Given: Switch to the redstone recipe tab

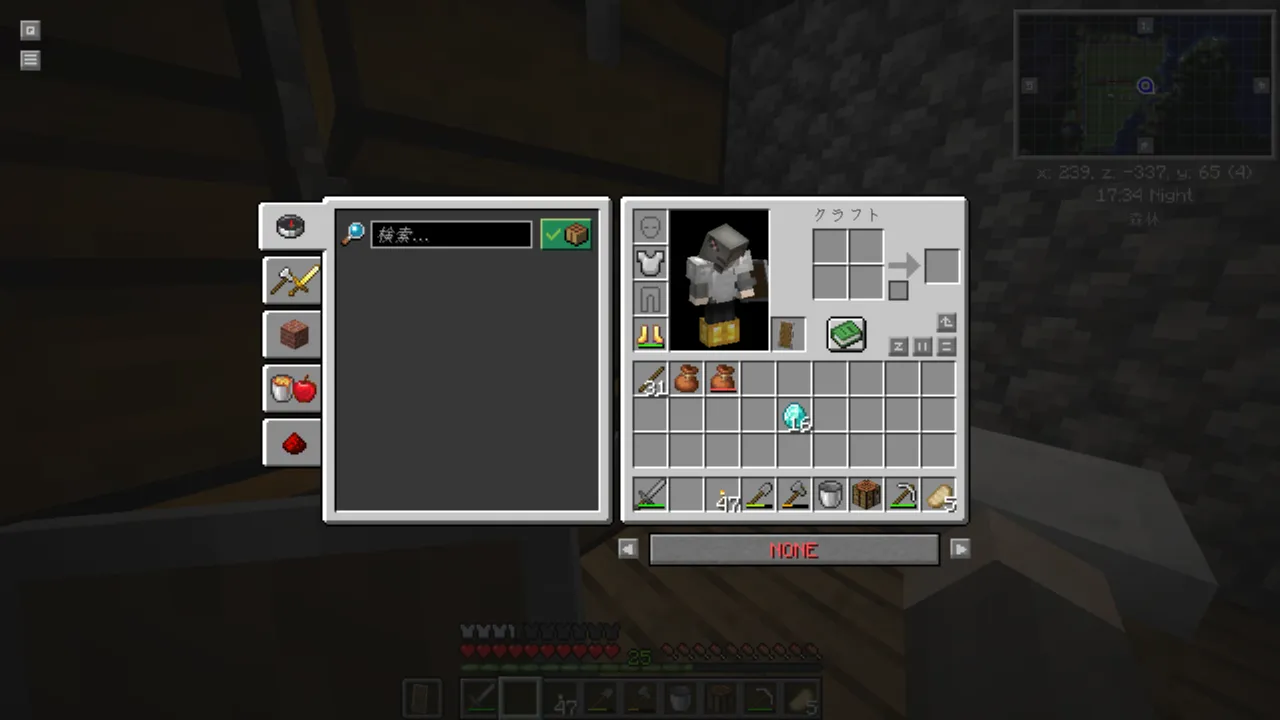Looking at the screenshot, I should [292, 442].
